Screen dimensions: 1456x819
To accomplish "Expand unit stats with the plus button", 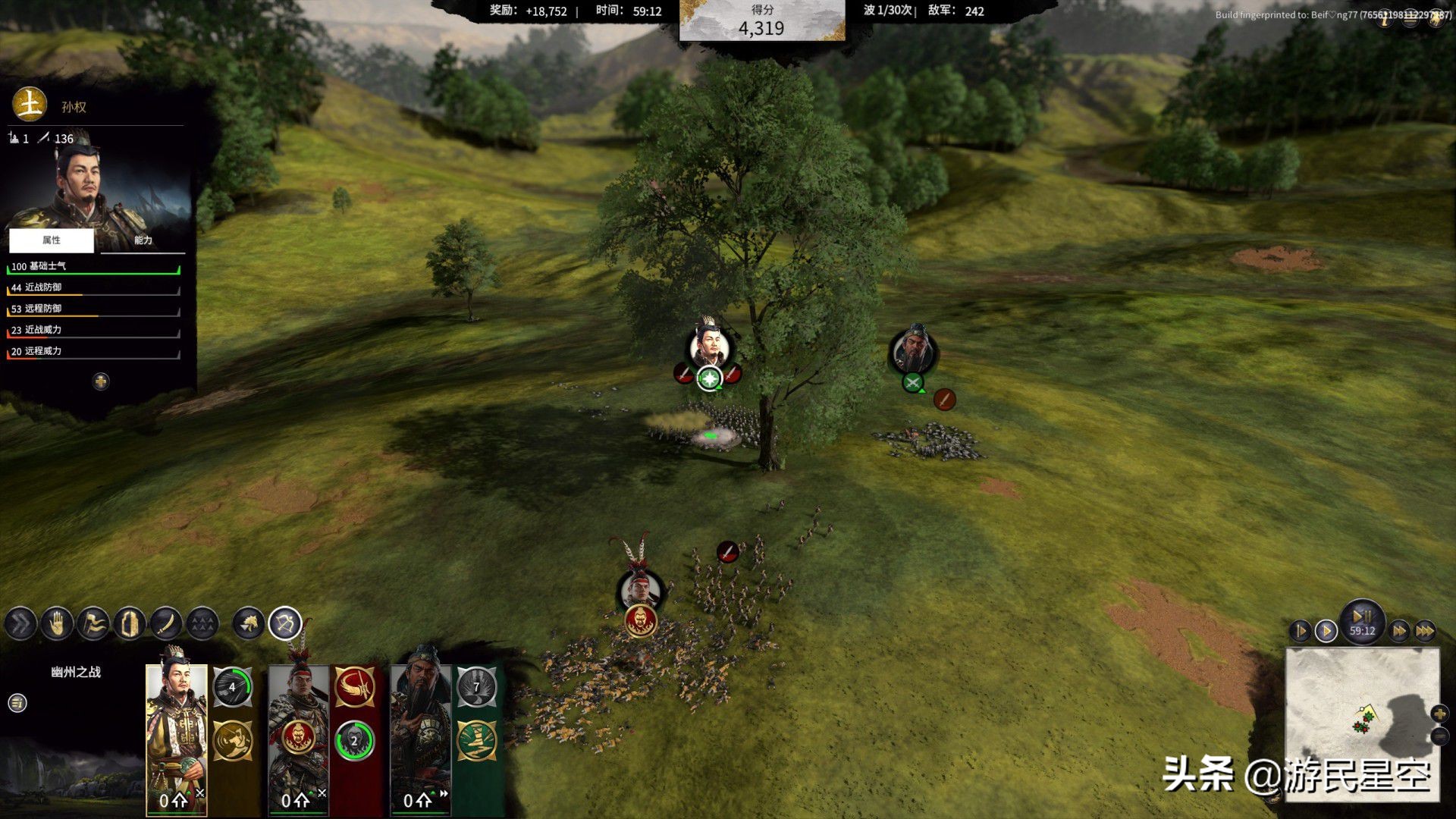I will [101, 381].
